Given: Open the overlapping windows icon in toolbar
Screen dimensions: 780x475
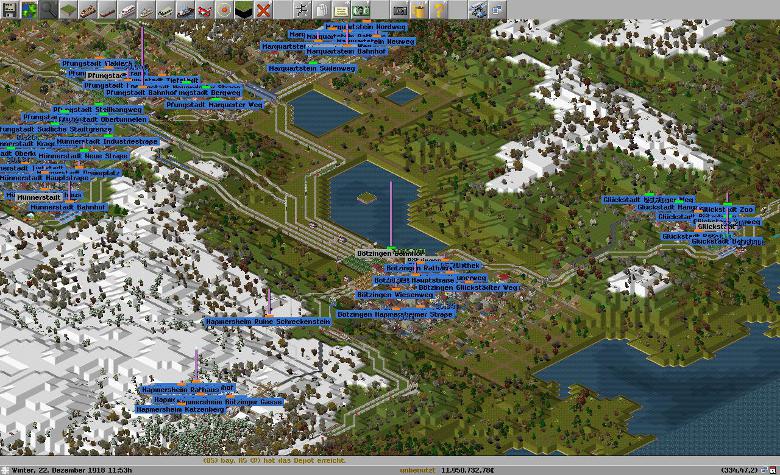Looking at the screenshot, I should (x=497, y=10).
